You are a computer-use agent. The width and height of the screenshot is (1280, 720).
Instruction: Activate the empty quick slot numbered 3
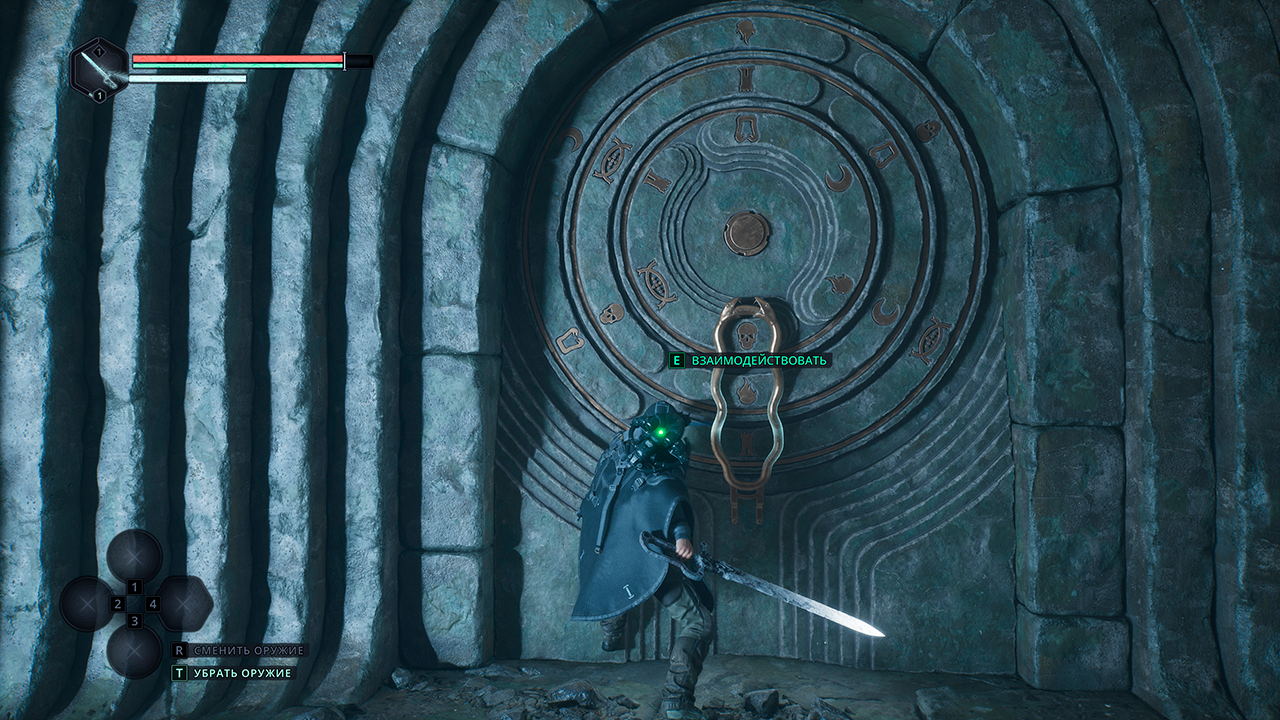(x=135, y=650)
